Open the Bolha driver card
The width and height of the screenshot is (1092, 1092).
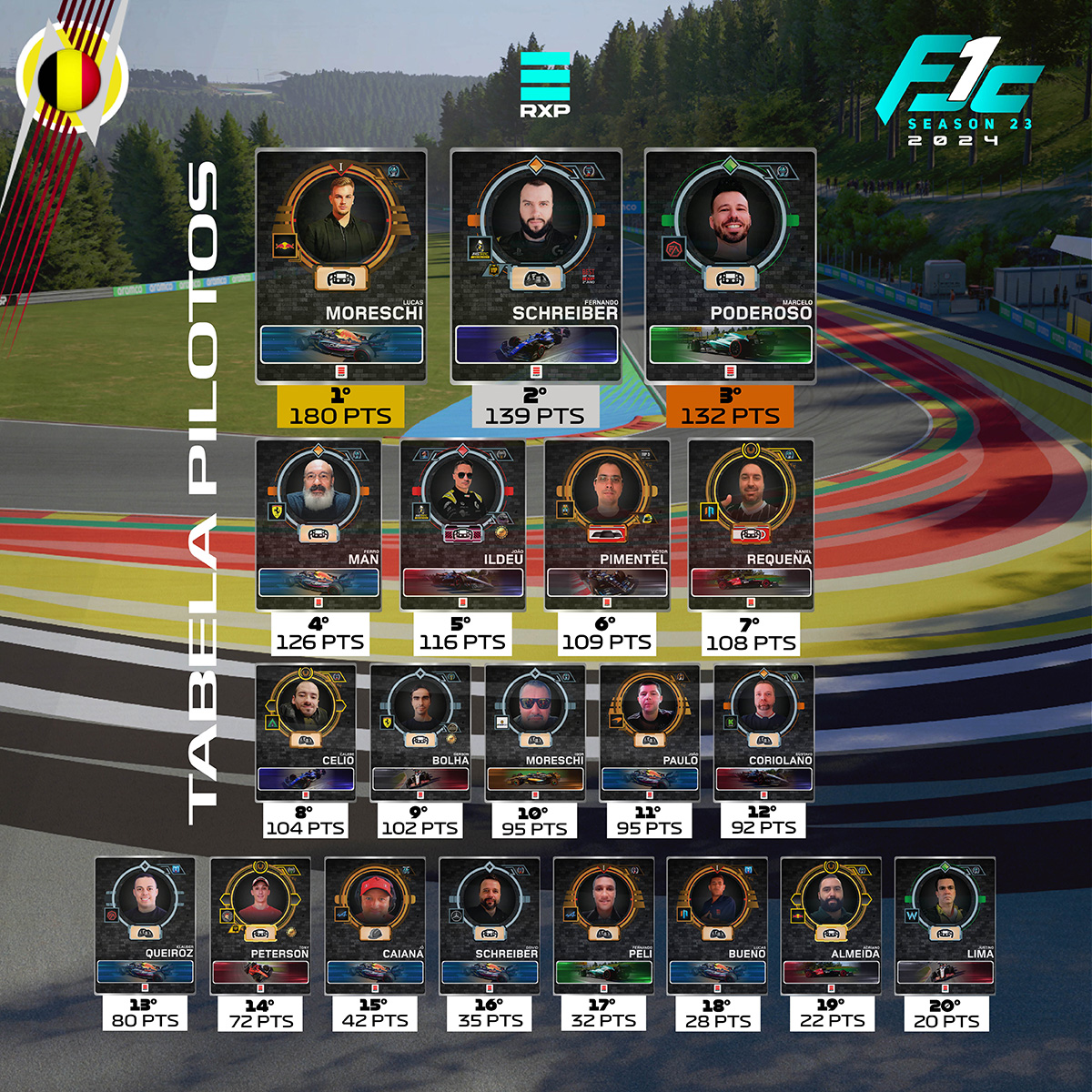pyautogui.click(x=420, y=733)
